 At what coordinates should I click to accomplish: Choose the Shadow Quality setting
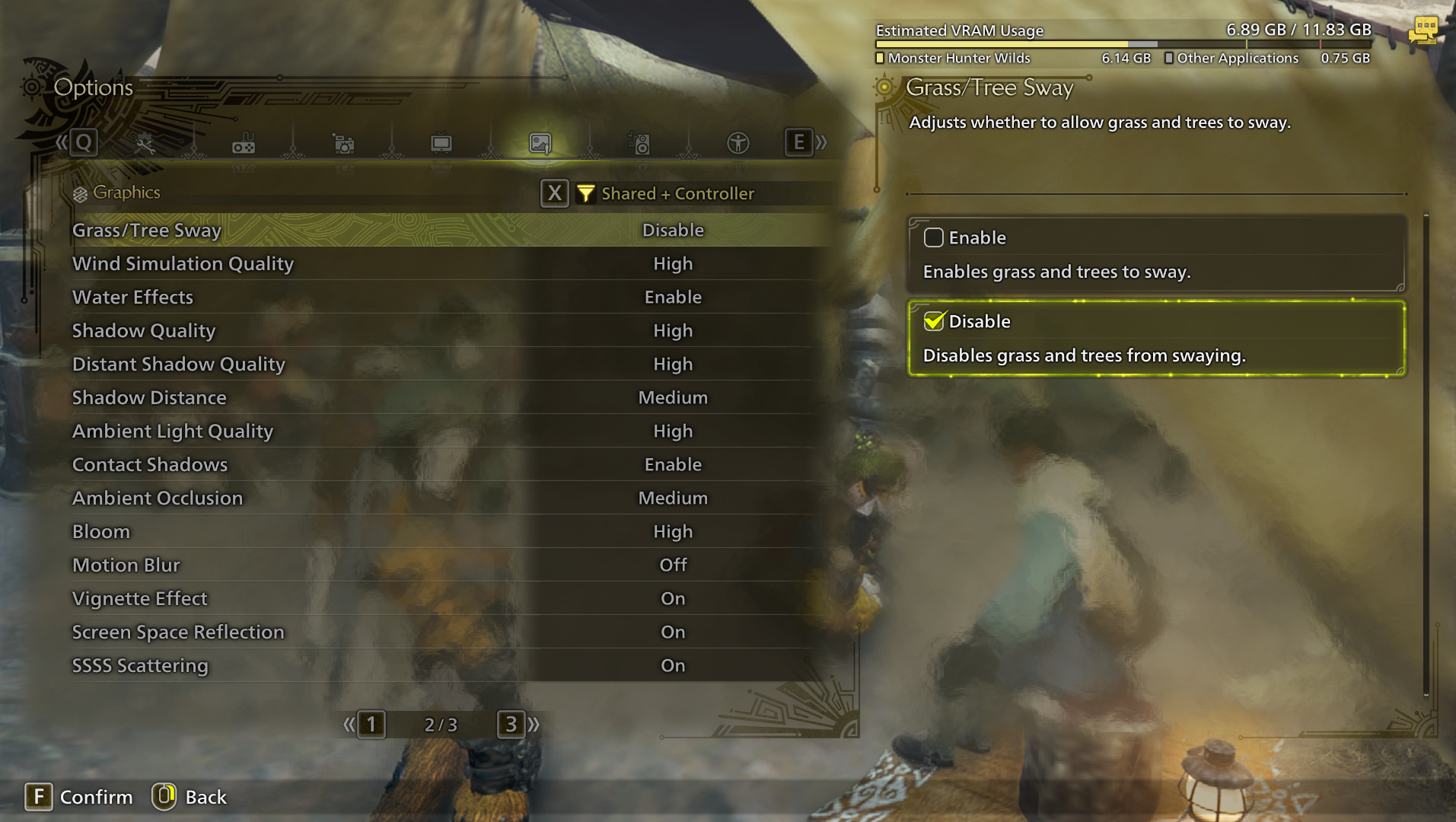[449, 330]
